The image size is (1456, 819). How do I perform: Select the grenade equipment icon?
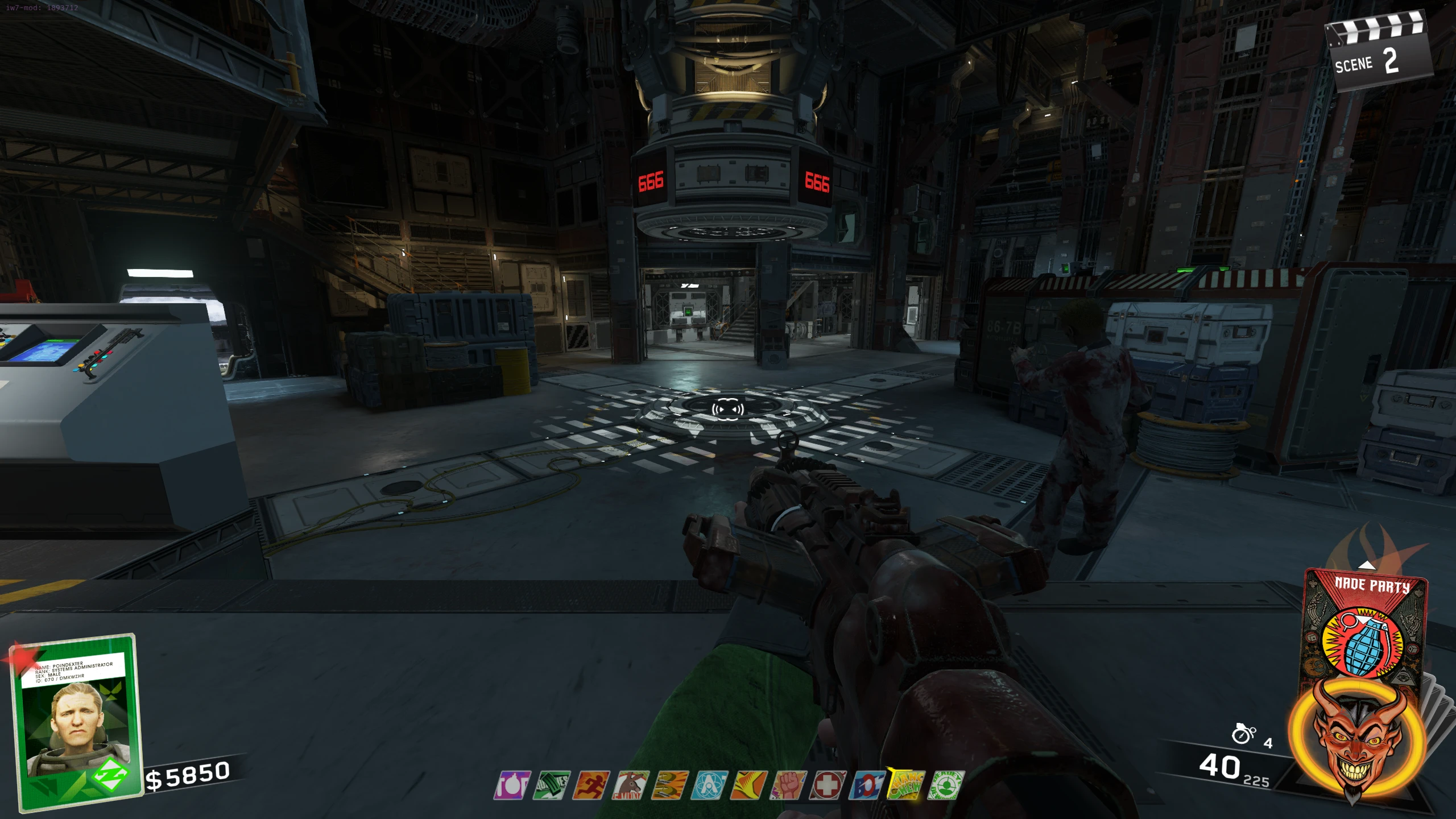1243,734
